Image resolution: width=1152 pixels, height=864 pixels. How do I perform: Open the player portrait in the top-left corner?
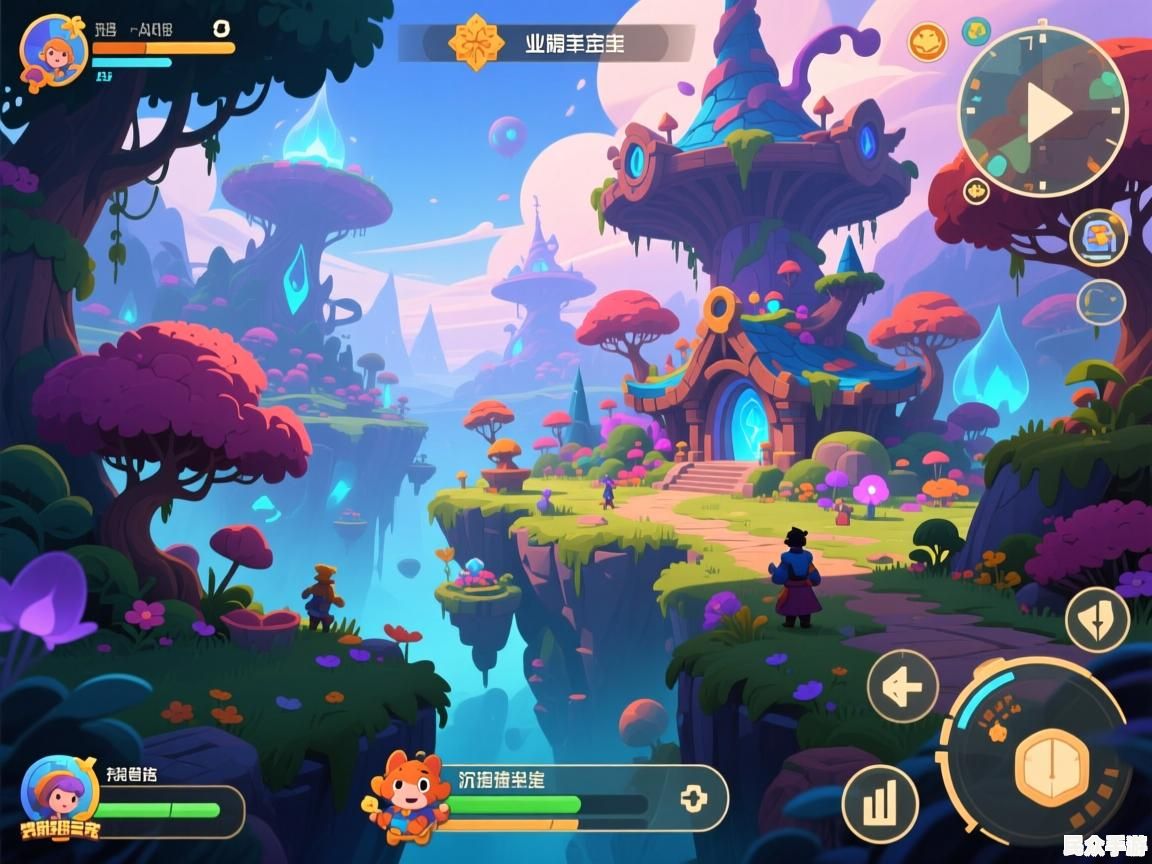(52, 49)
